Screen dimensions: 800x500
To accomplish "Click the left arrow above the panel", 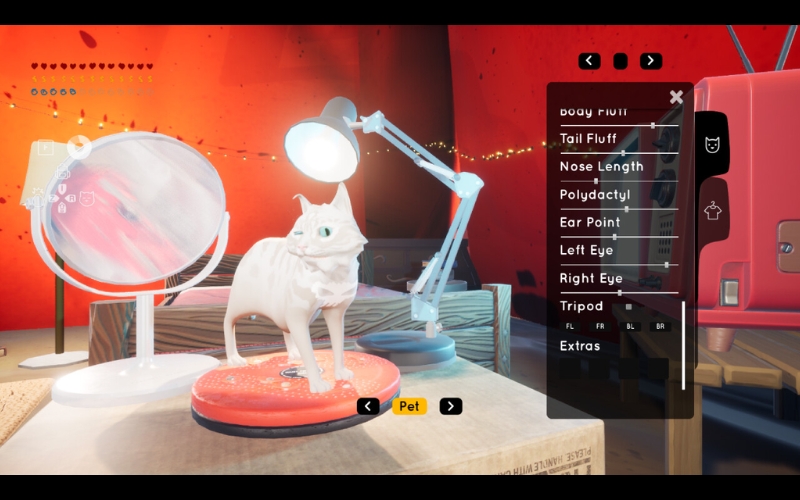I will click(590, 61).
